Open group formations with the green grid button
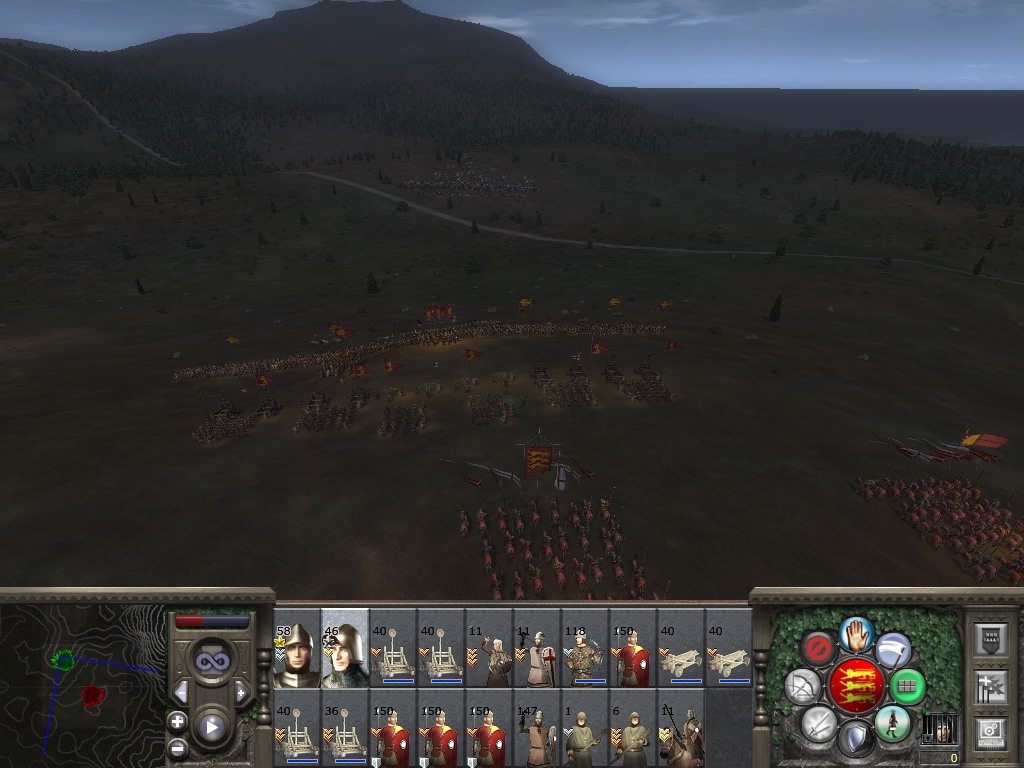Viewport: 1024px width, 768px height. click(x=907, y=686)
